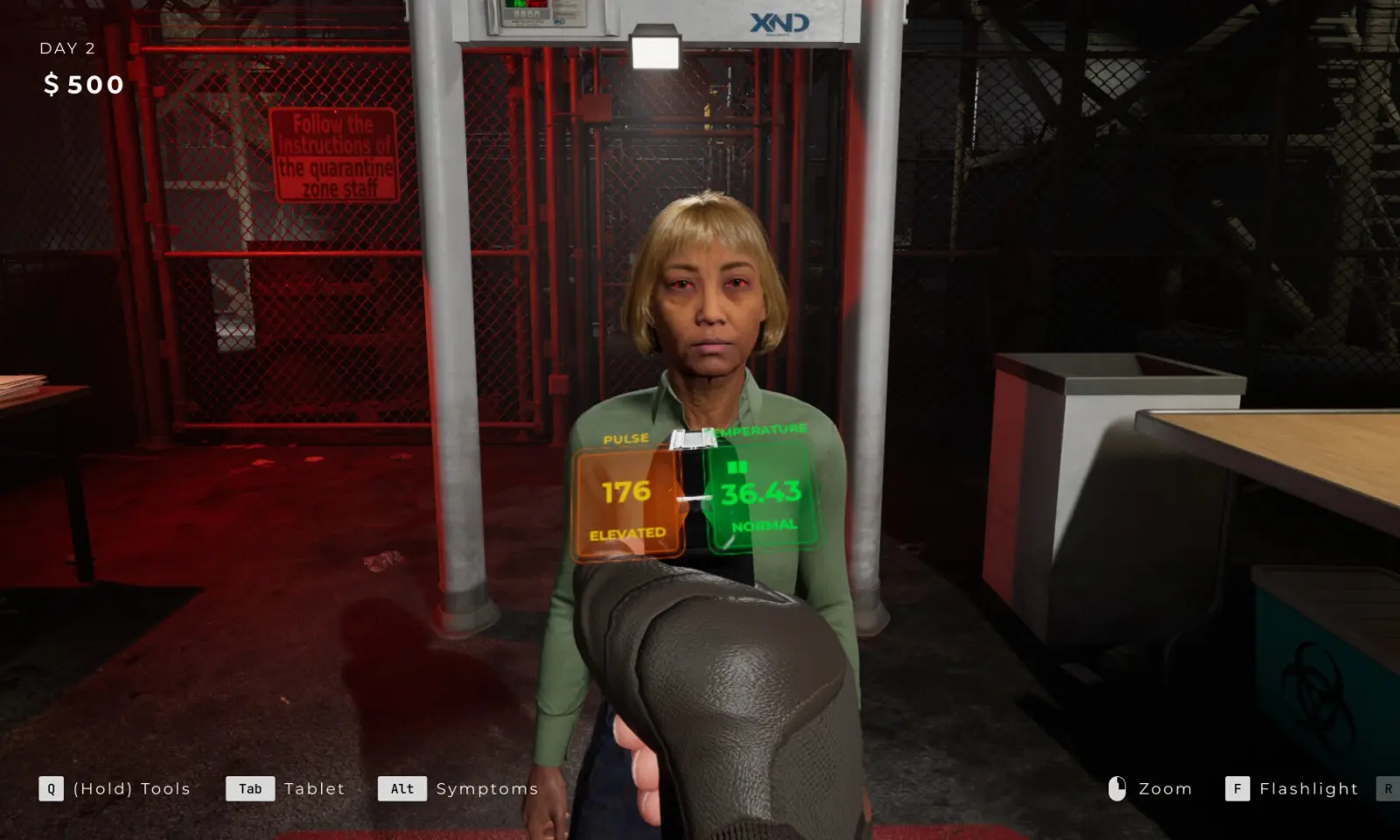Click the F Flashlight key icon
Screen dimensions: 1400x840
click(1237, 788)
